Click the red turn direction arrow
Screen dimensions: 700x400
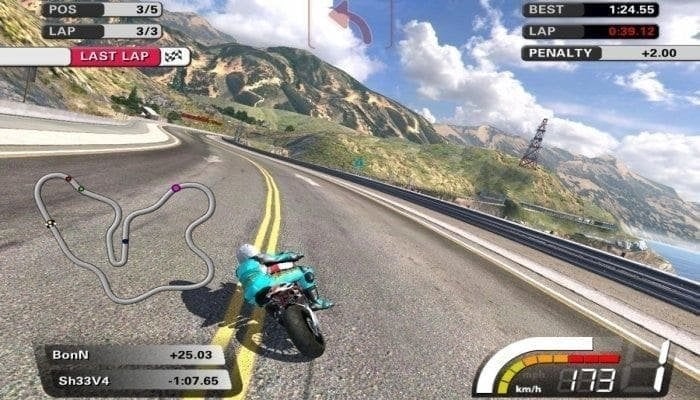(350, 22)
